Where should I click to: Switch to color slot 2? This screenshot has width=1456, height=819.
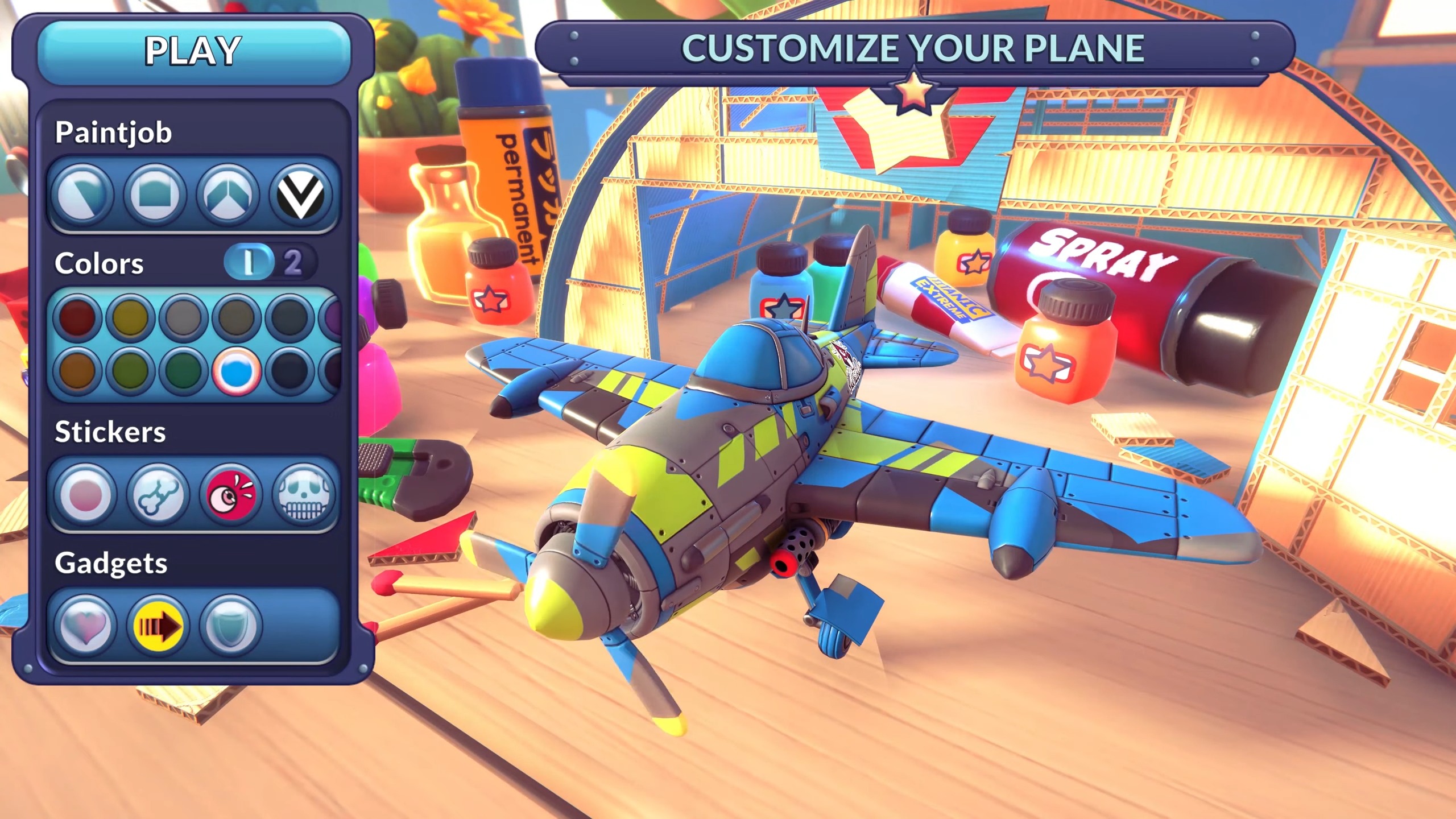[x=293, y=262]
